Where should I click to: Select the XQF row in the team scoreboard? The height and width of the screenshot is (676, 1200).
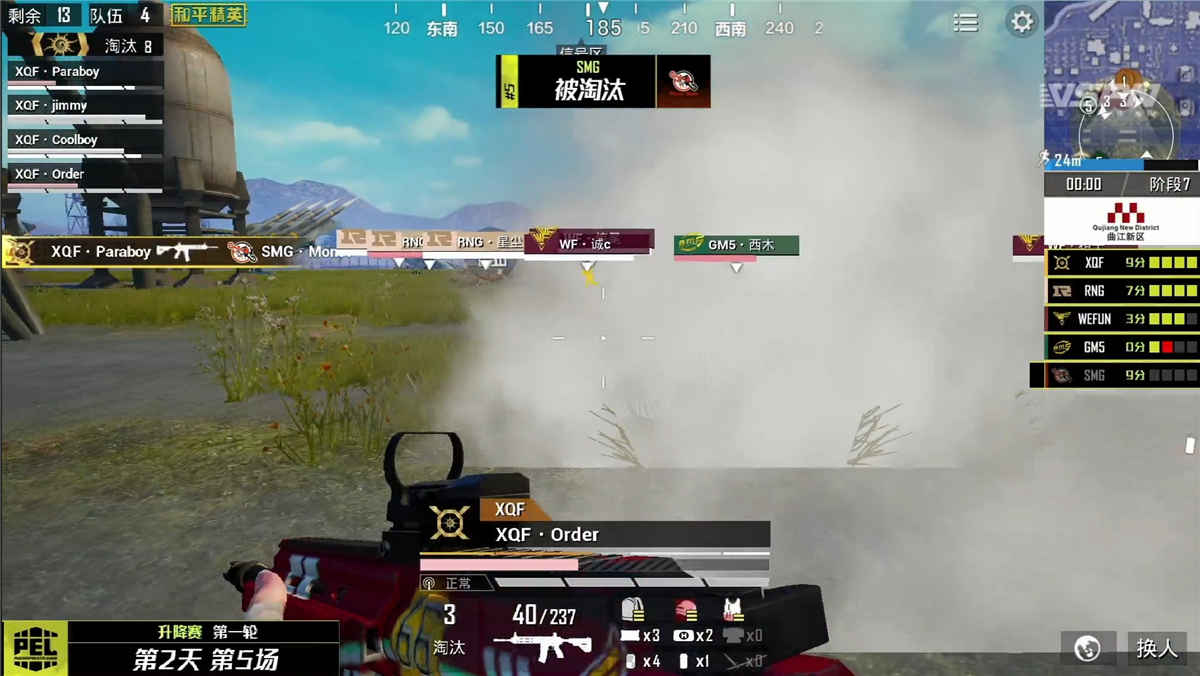tap(1122, 263)
